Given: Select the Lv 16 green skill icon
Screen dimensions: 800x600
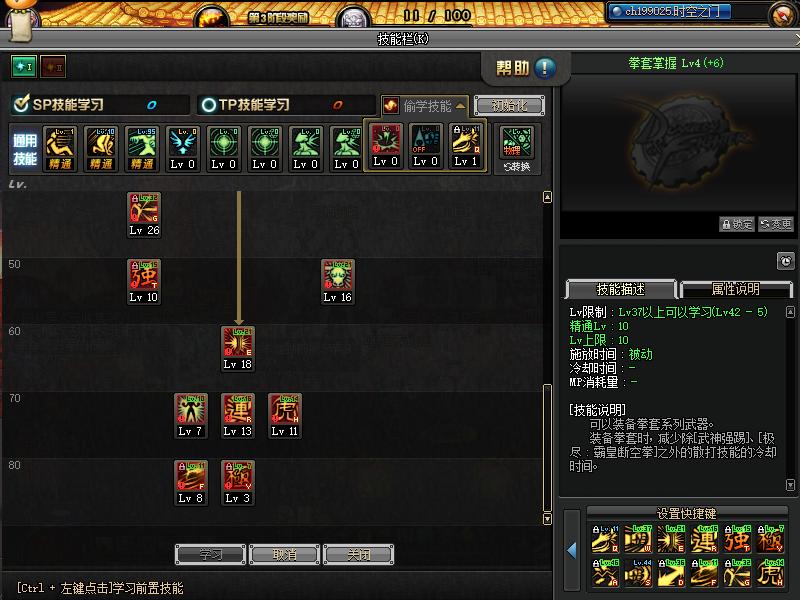Looking at the screenshot, I should coord(338,275).
